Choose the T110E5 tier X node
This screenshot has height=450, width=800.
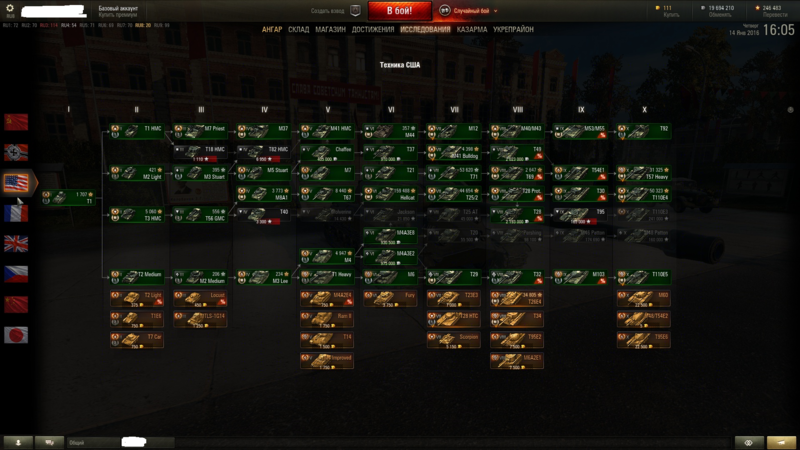click(x=645, y=275)
